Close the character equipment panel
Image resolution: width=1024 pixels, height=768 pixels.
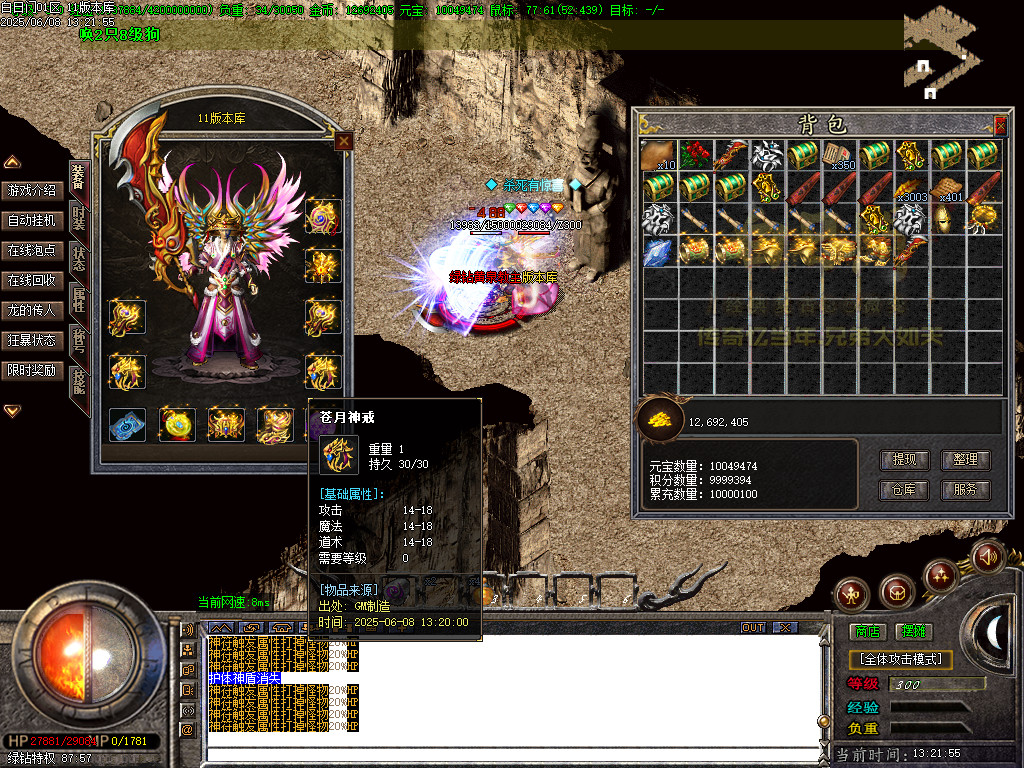[x=344, y=141]
